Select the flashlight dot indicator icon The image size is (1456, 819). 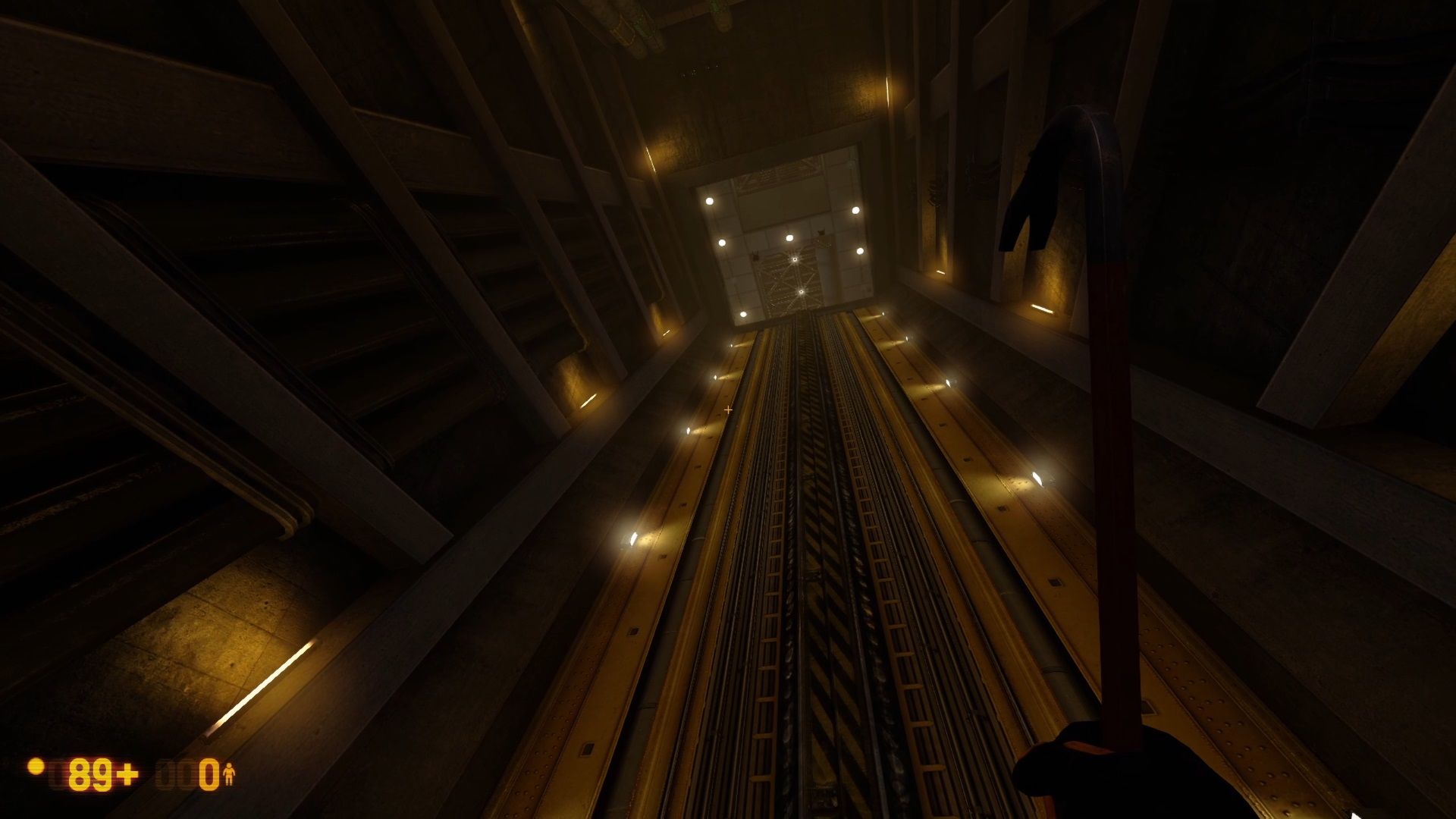(x=36, y=767)
